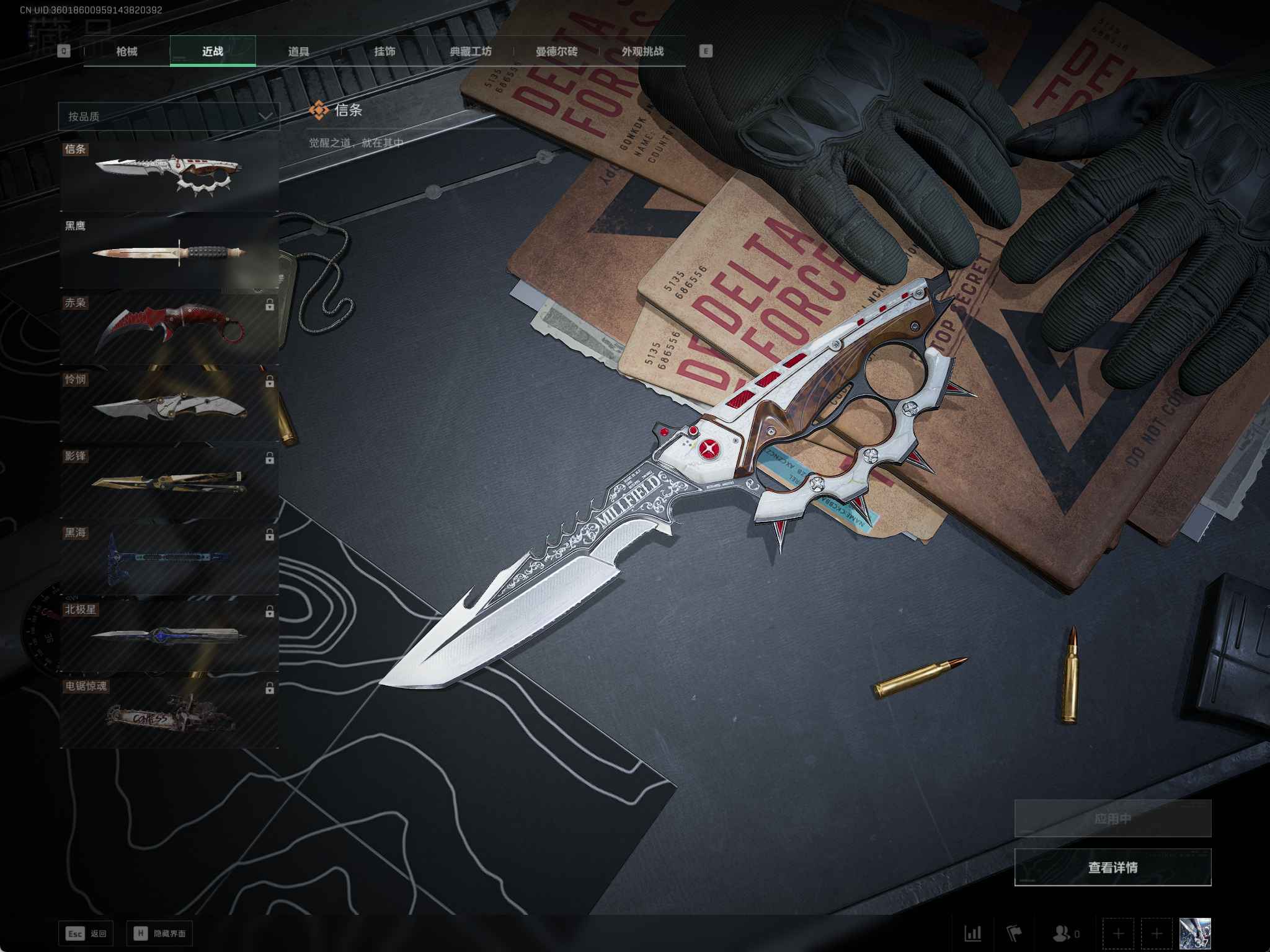This screenshot has width=1270, height=952.
Task: Open the 曼德尔砖 tab
Action: click(x=556, y=51)
